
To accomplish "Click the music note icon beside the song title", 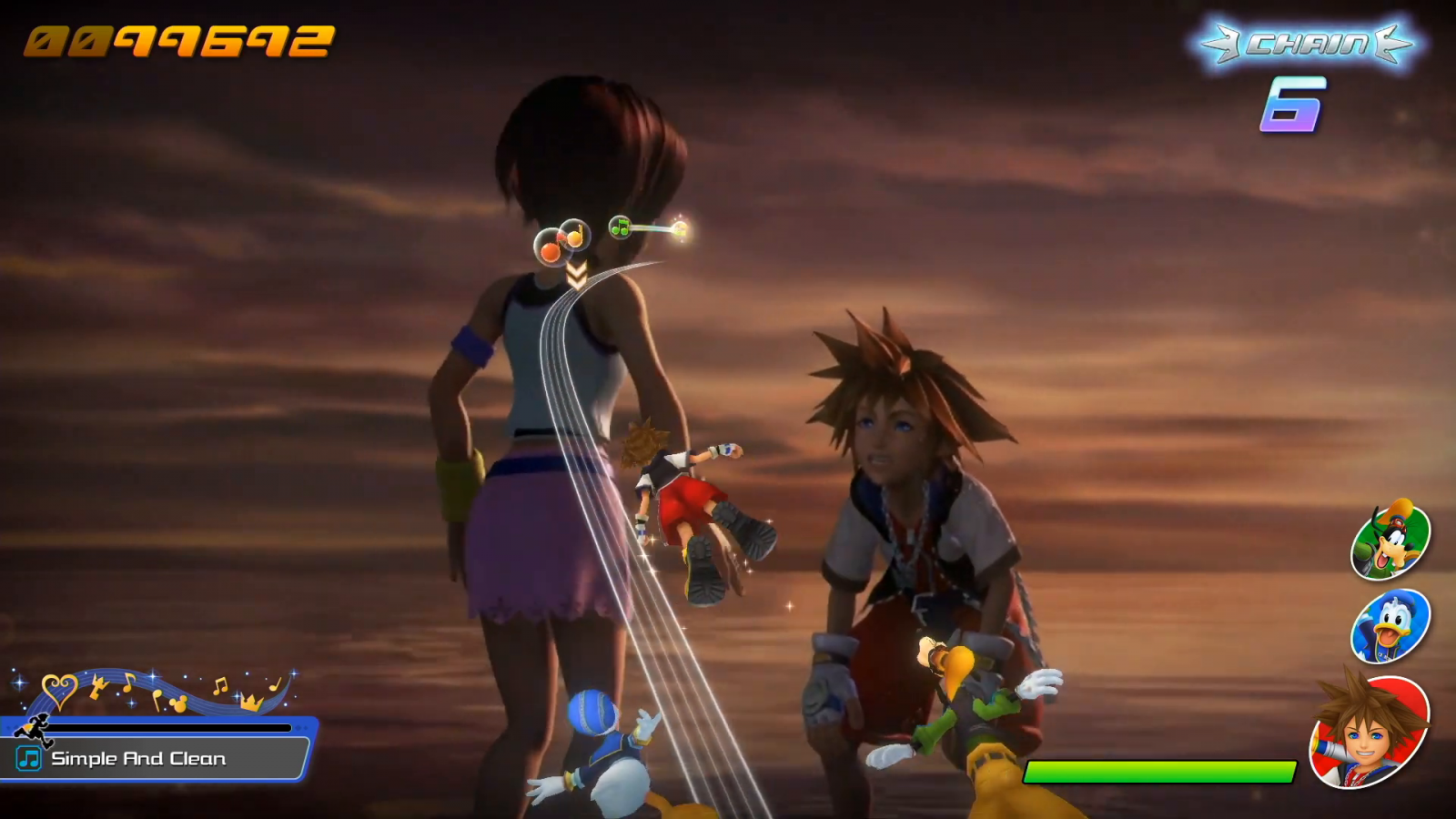I will pos(29,758).
